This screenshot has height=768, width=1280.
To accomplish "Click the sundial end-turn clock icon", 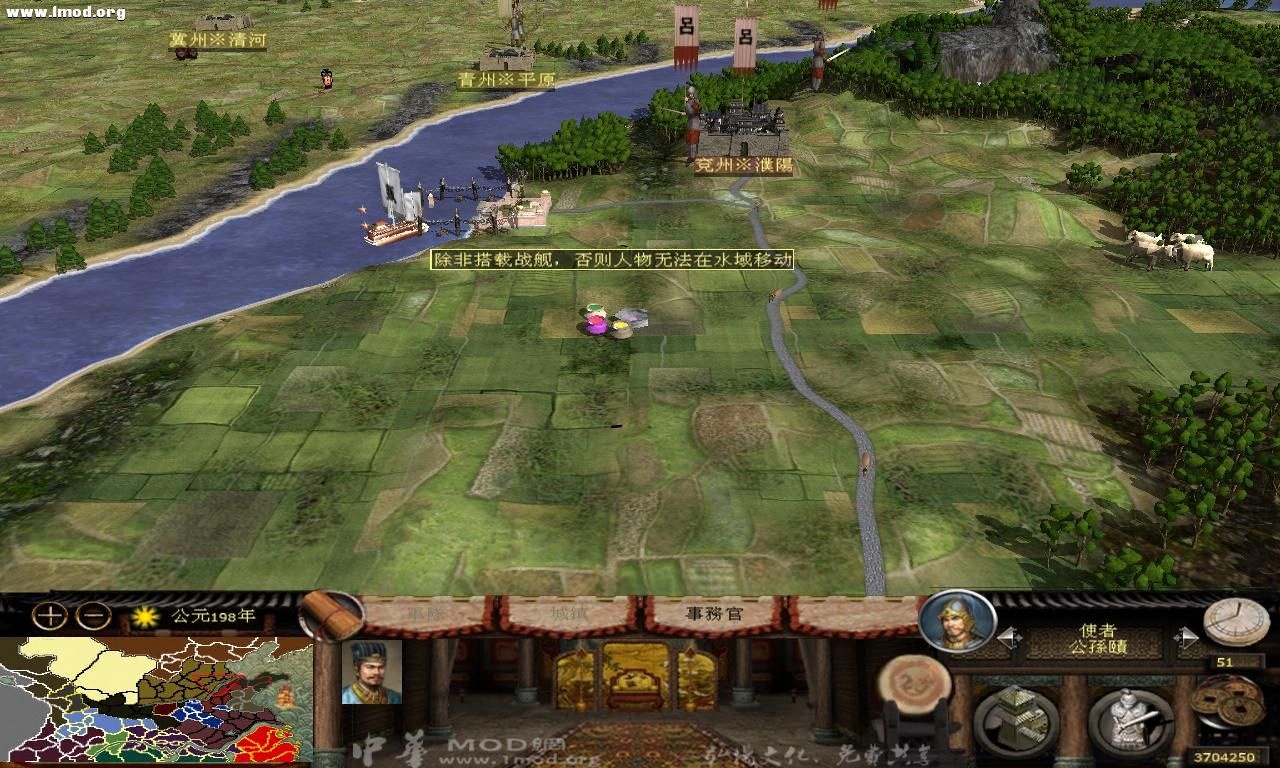I will pyautogui.click(x=1234, y=625).
